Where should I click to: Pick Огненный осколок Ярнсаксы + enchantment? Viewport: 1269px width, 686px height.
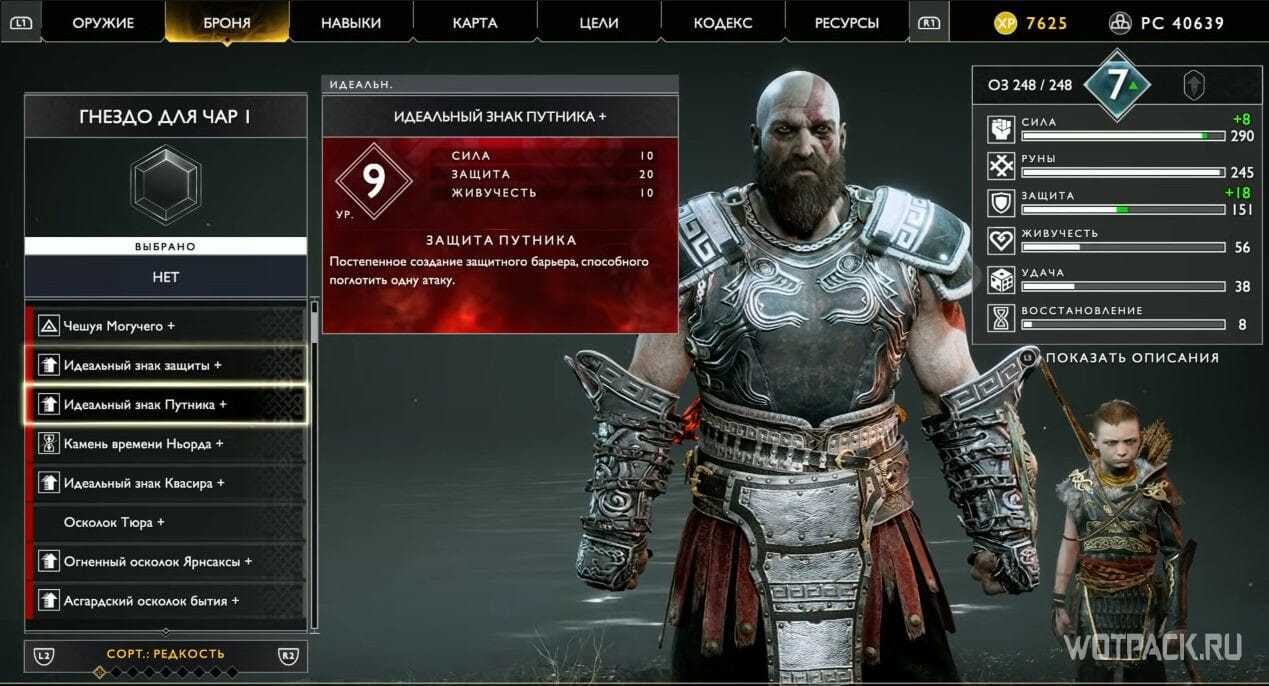tap(166, 562)
